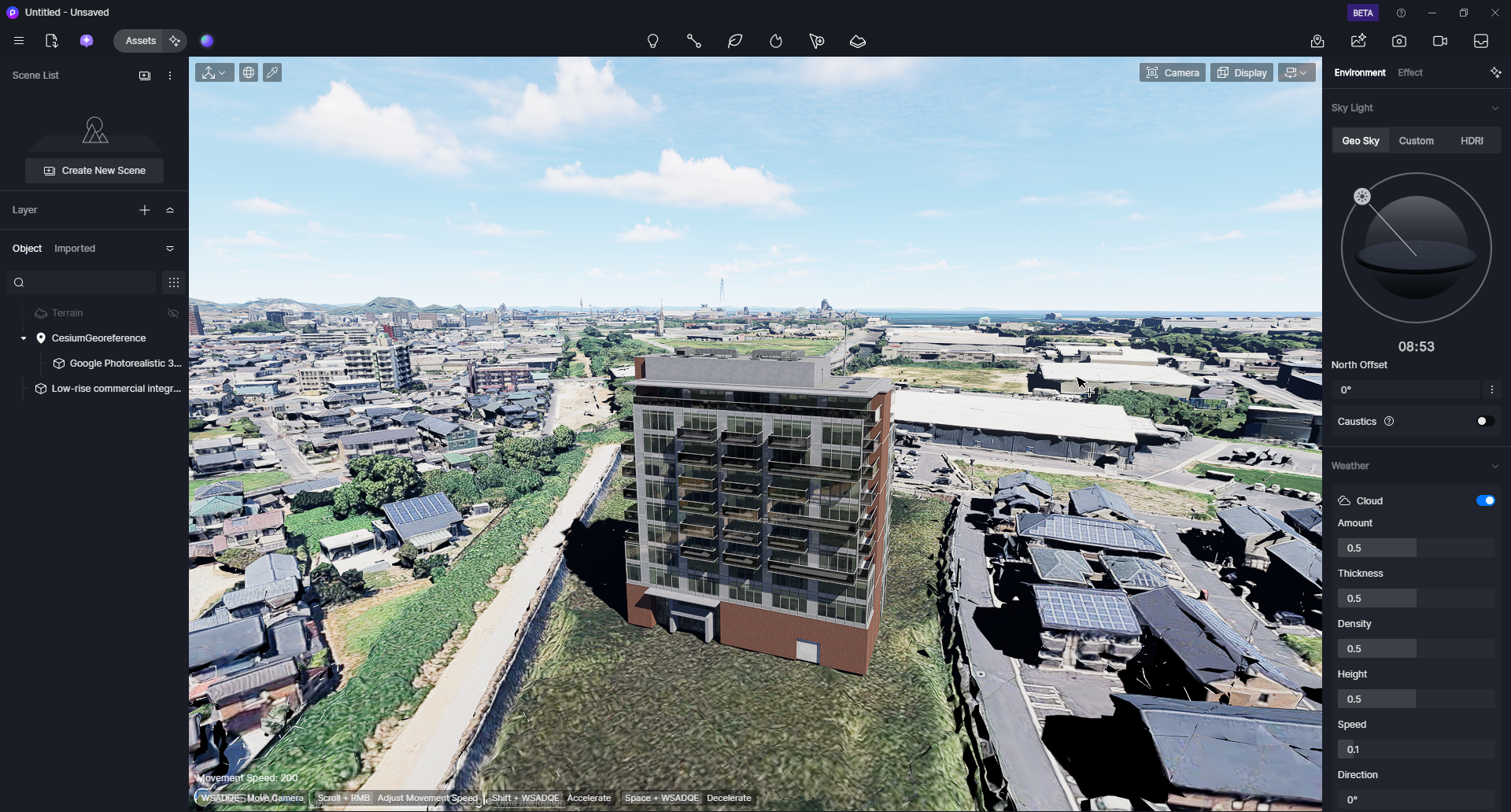
Task: Toggle the Cloud weather switch
Action: click(x=1485, y=501)
